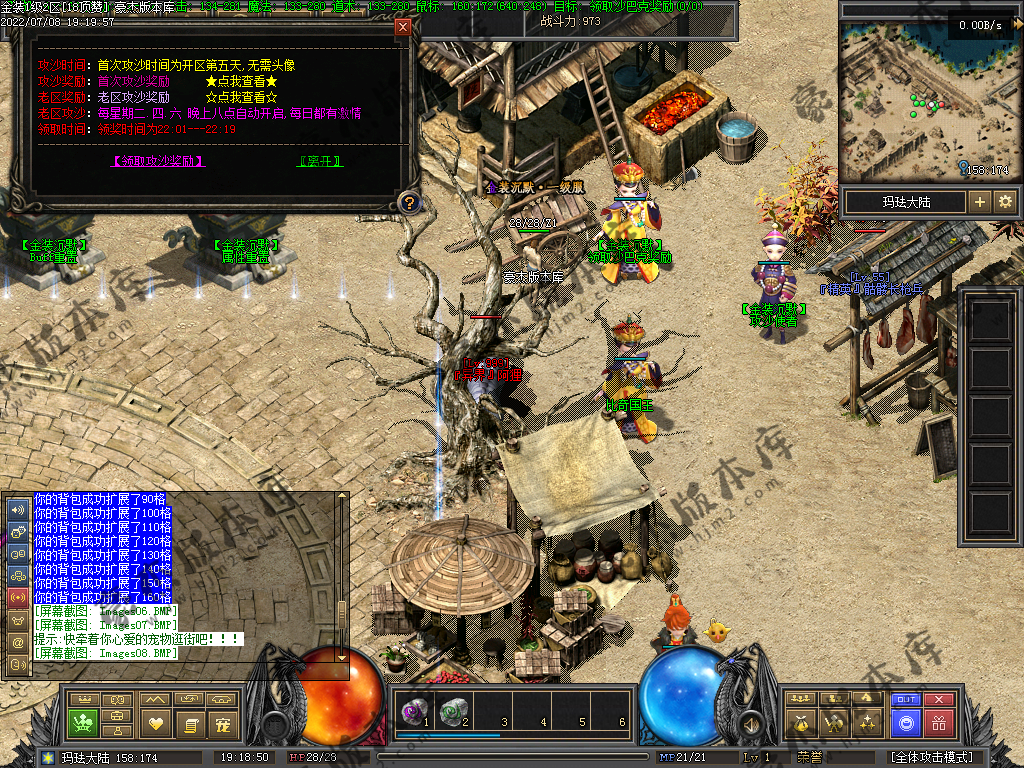Open the ☆点我查看☆ old server reward link
The image size is (1024, 768).
click(240, 97)
